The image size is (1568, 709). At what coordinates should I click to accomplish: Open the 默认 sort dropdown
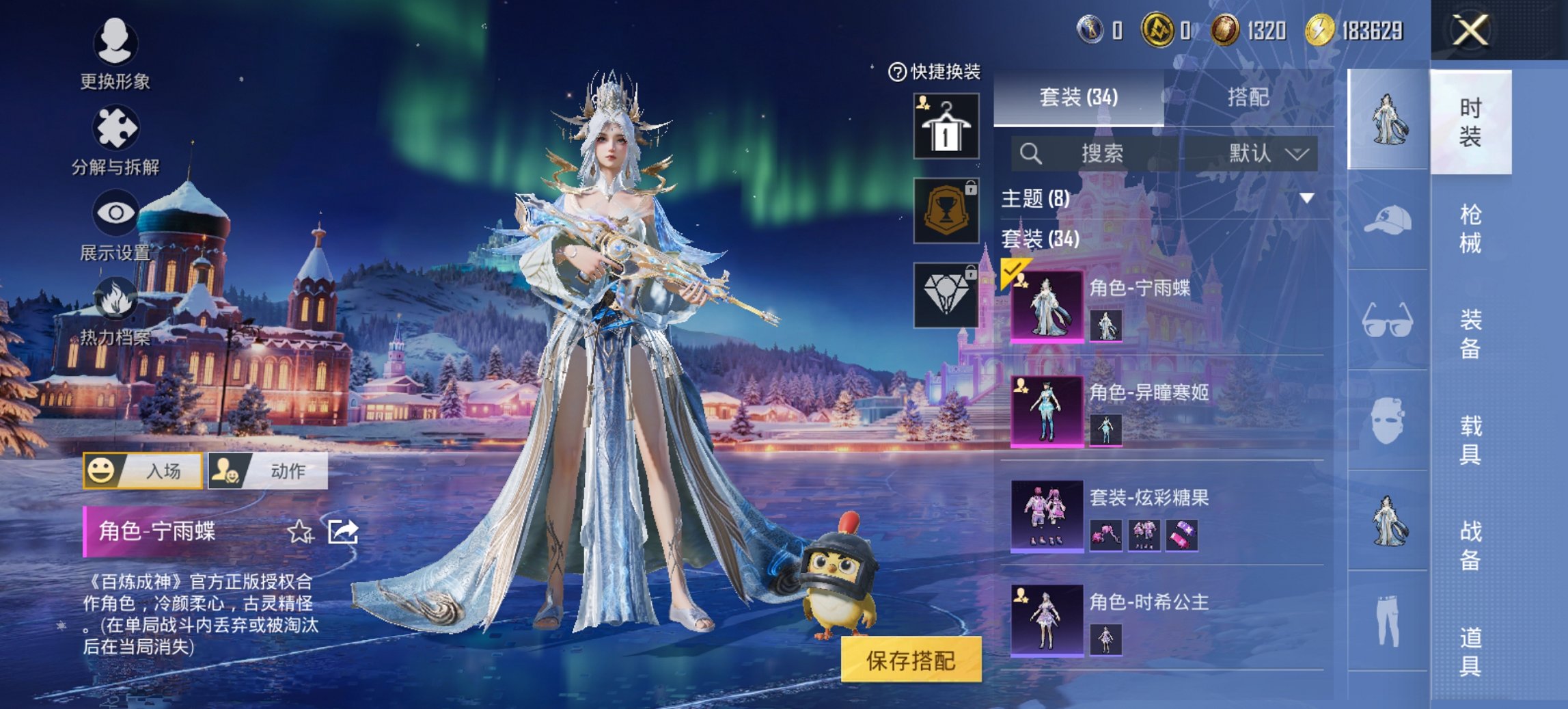point(1267,153)
